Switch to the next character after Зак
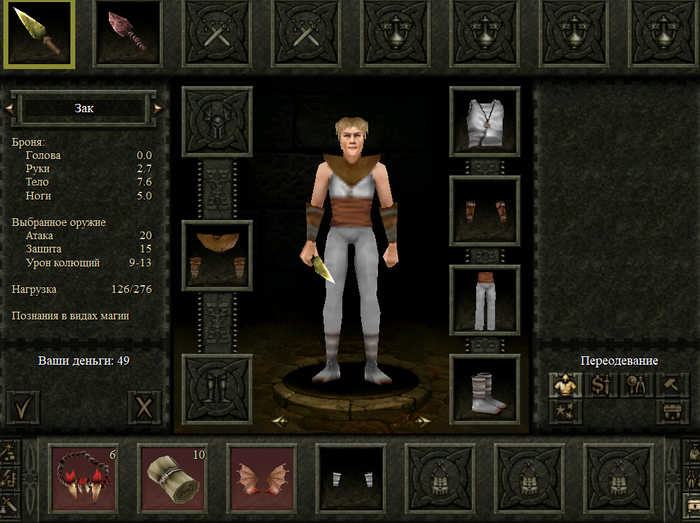The image size is (700, 523). click(x=158, y=108)
